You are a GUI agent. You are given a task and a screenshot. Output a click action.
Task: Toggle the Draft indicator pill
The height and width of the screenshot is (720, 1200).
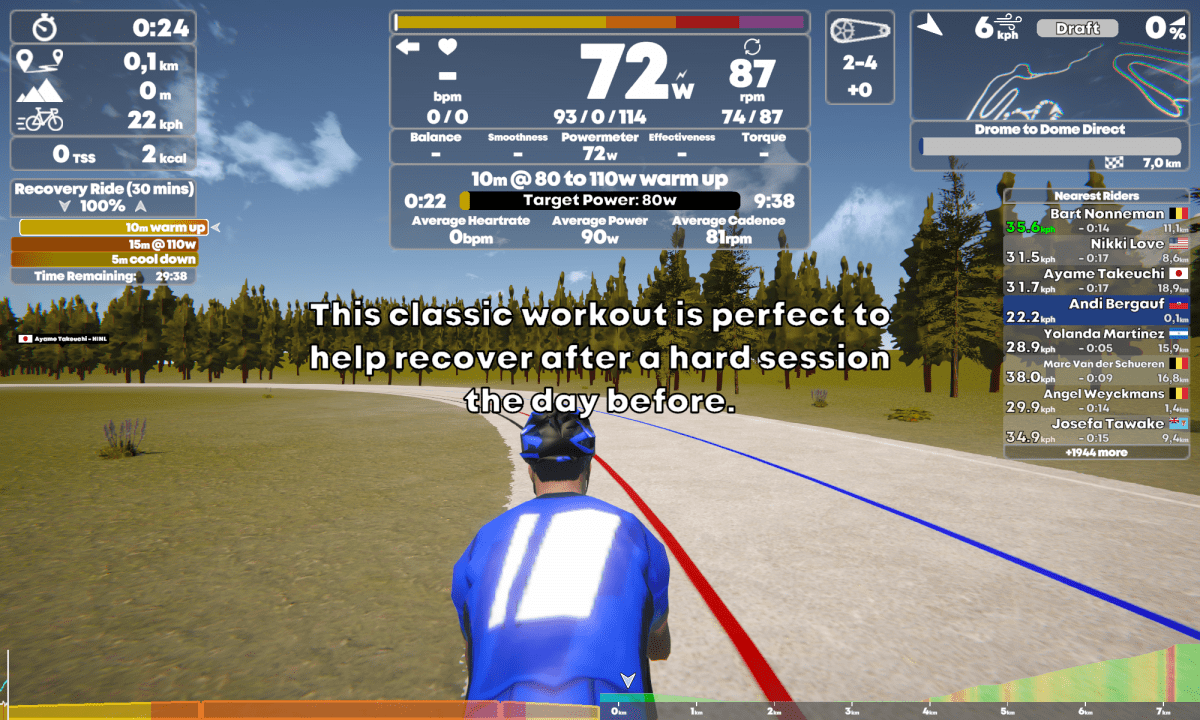point(1077,28)
